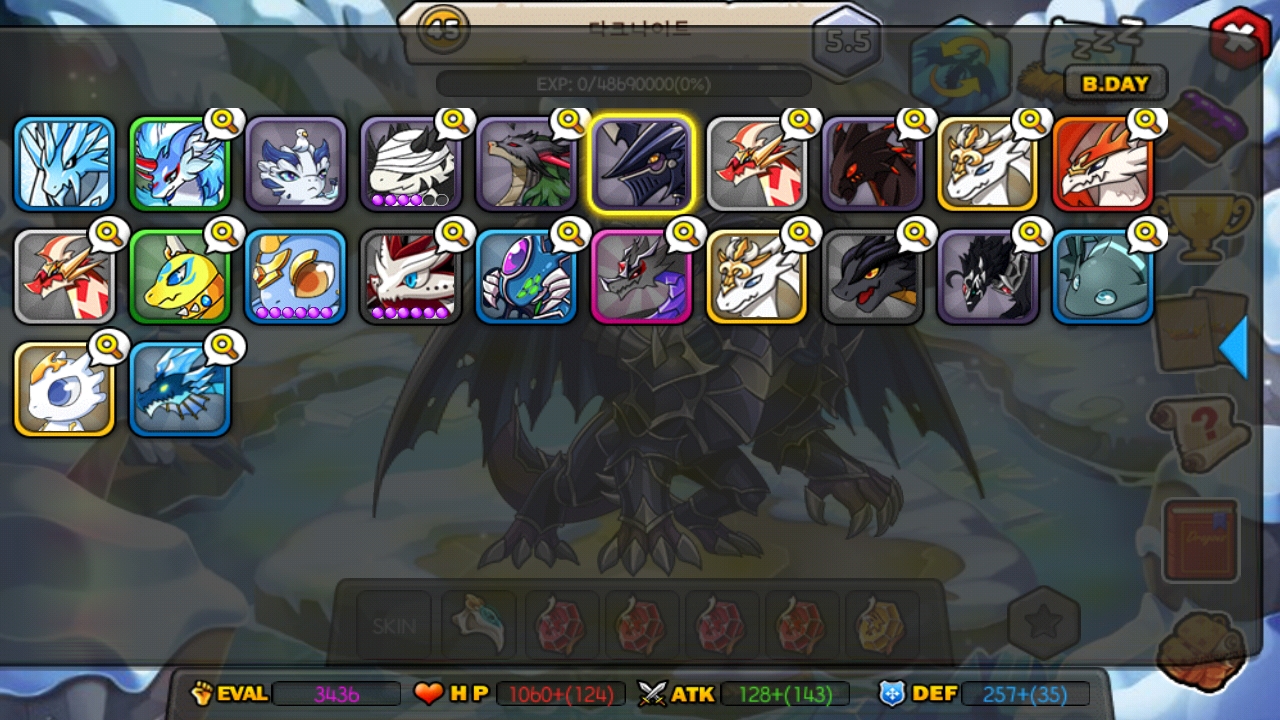Image resolution: width=1280 pixels, height=720 pixels.
Task: Pick the yellow dragon in the green frame
Action: pyautogui.click(x=180, y=277)
